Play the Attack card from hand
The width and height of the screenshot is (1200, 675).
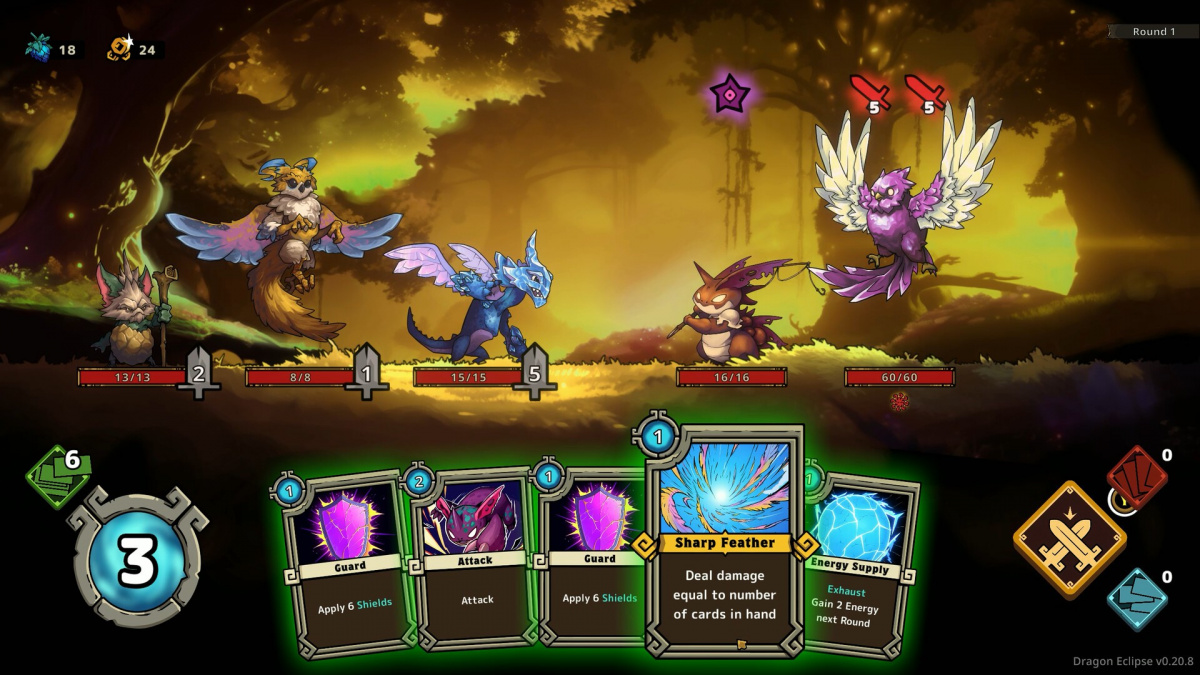(x=474, y=565)
